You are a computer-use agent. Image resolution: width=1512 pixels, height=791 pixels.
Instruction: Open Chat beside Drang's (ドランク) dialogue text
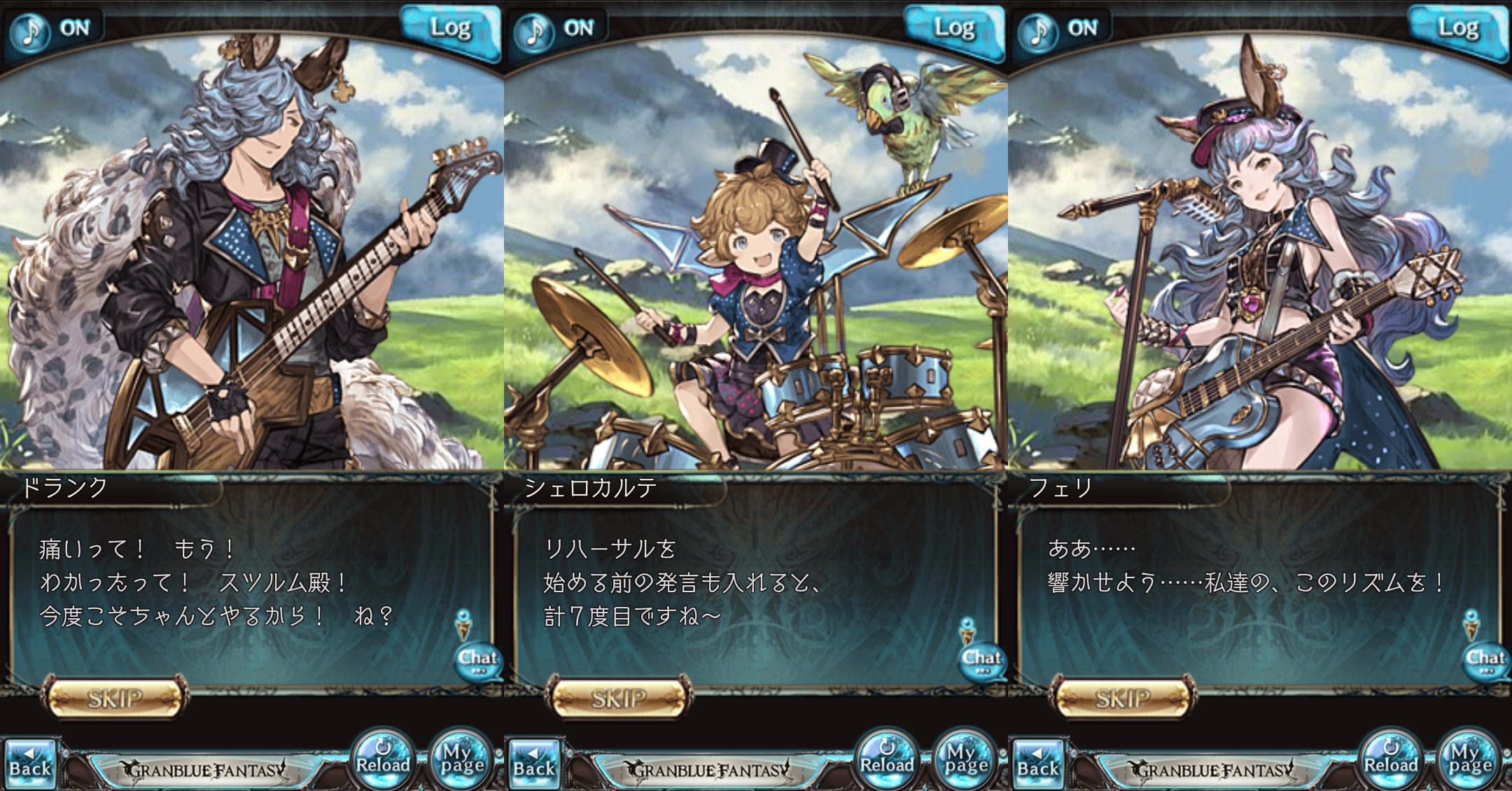coord(477,659)
